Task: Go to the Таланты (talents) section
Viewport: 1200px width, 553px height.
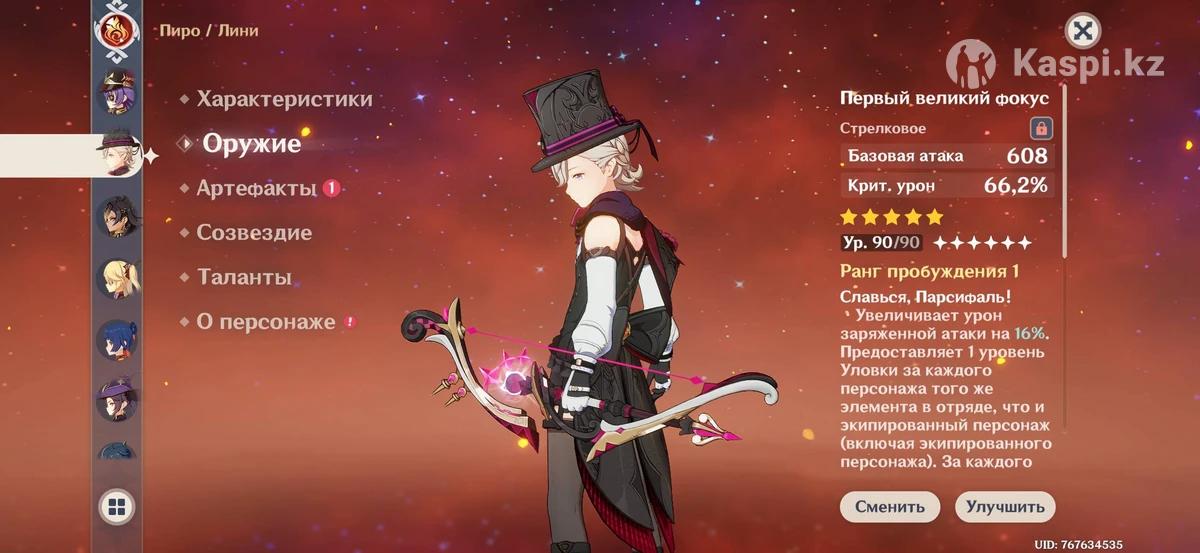Action: point(244,277)
